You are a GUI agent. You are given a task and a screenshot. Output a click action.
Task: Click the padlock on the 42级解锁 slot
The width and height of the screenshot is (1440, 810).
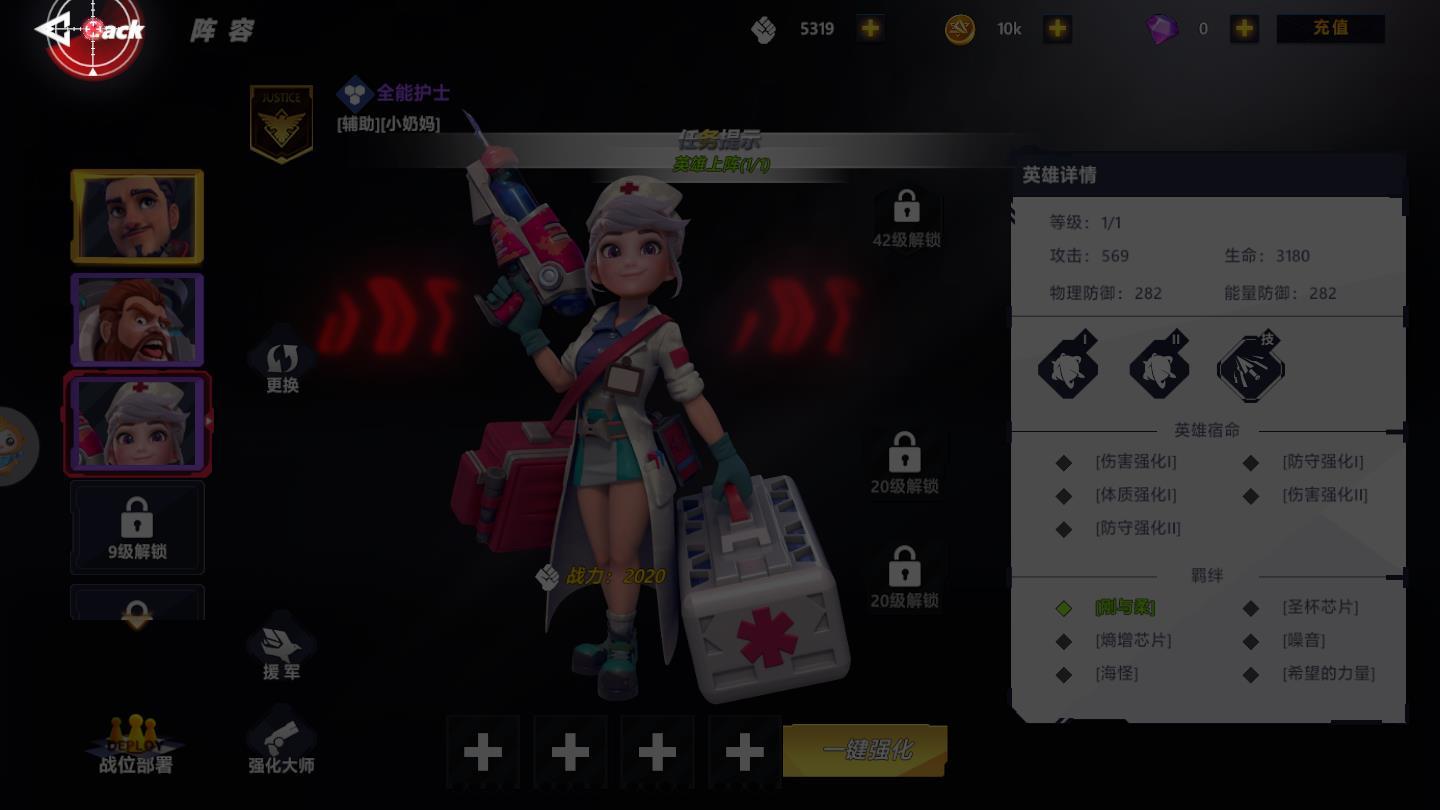(907, 207)
